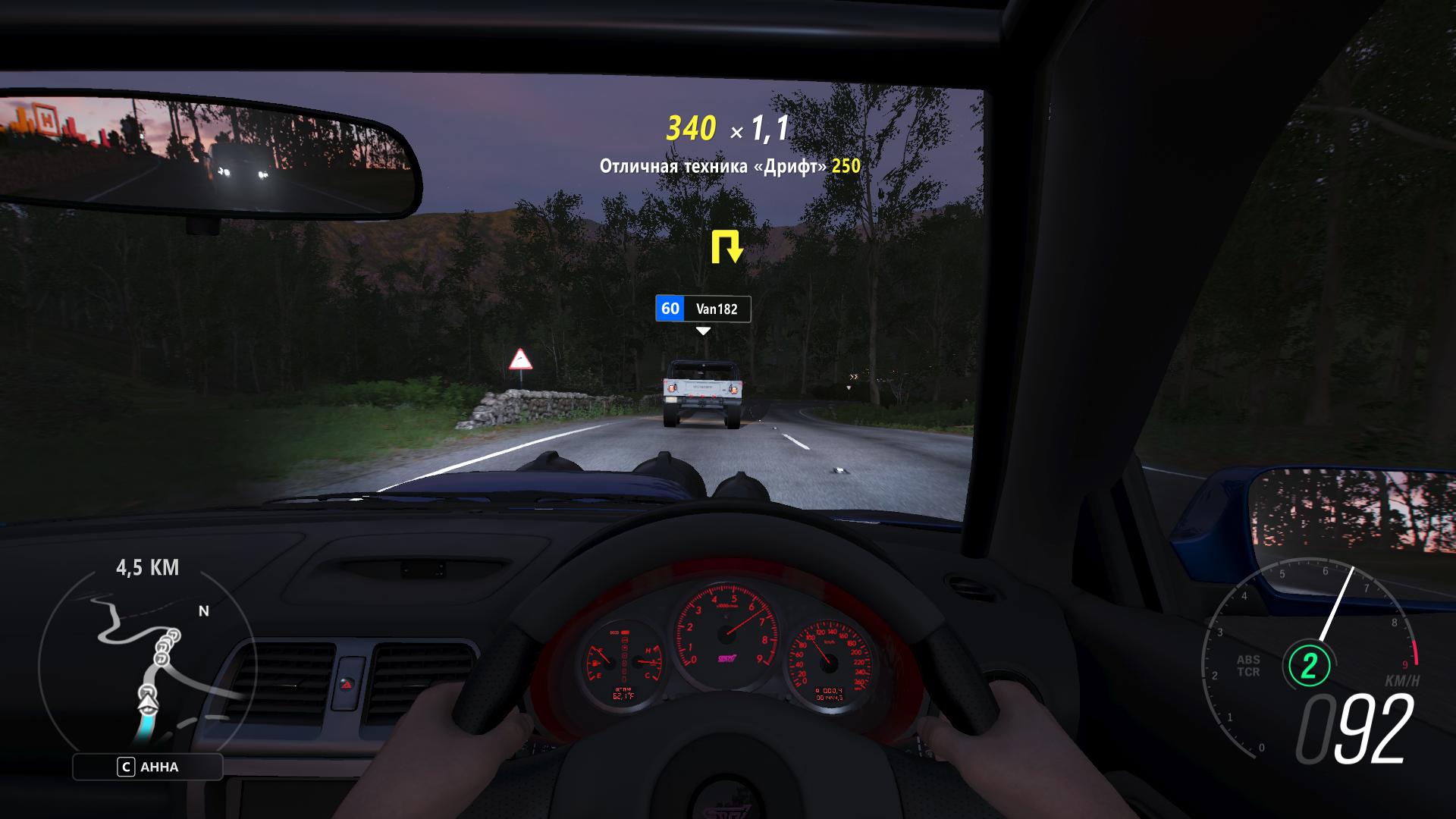Select the Van182 player nameplate
This screenshot has width=1456, height=819.
click(703, 309)
